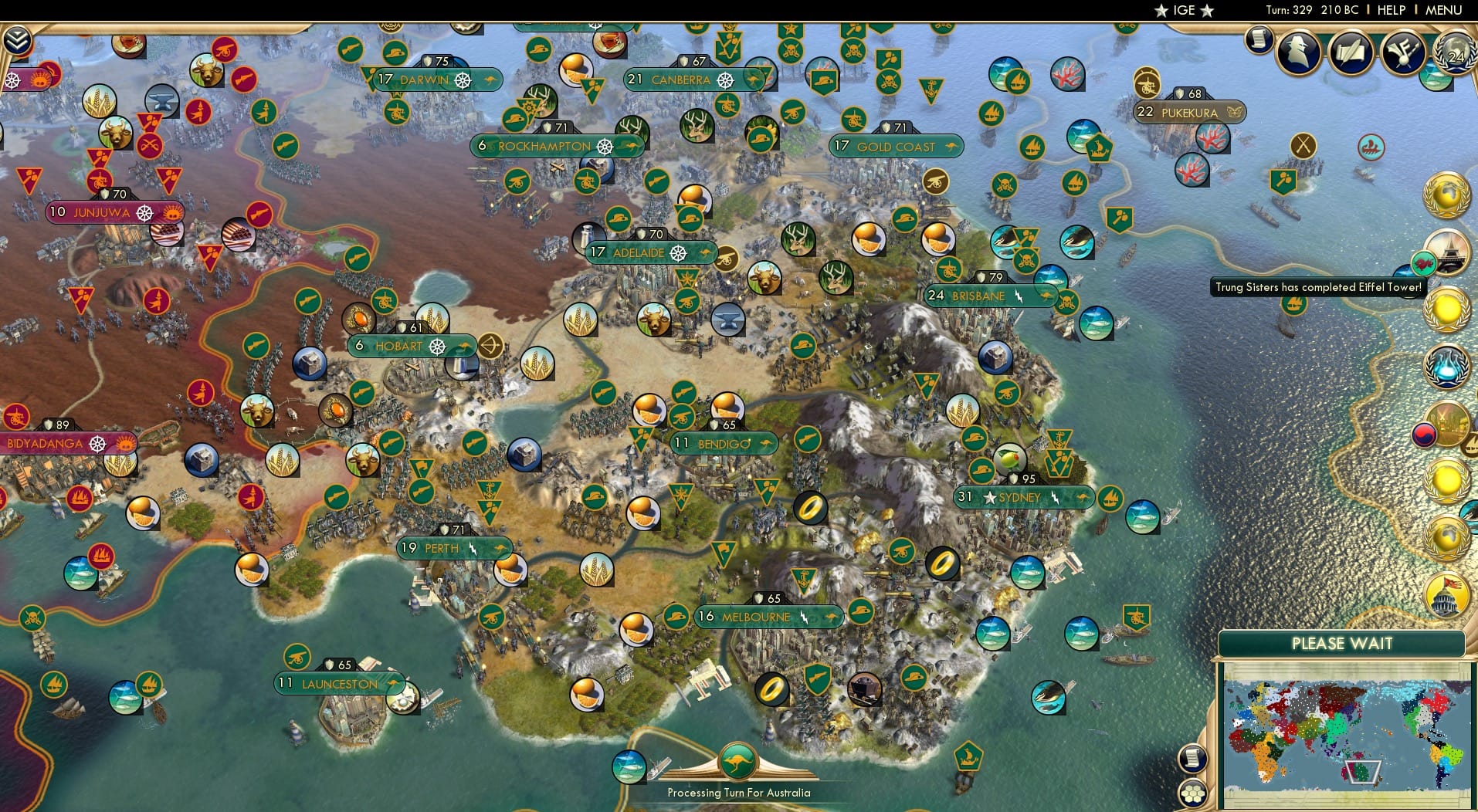The width and height of the screenshot is (1478, 812).
Task: Click the yin-yang Korea notification icon on right side
Action: tap(1422, 434)
